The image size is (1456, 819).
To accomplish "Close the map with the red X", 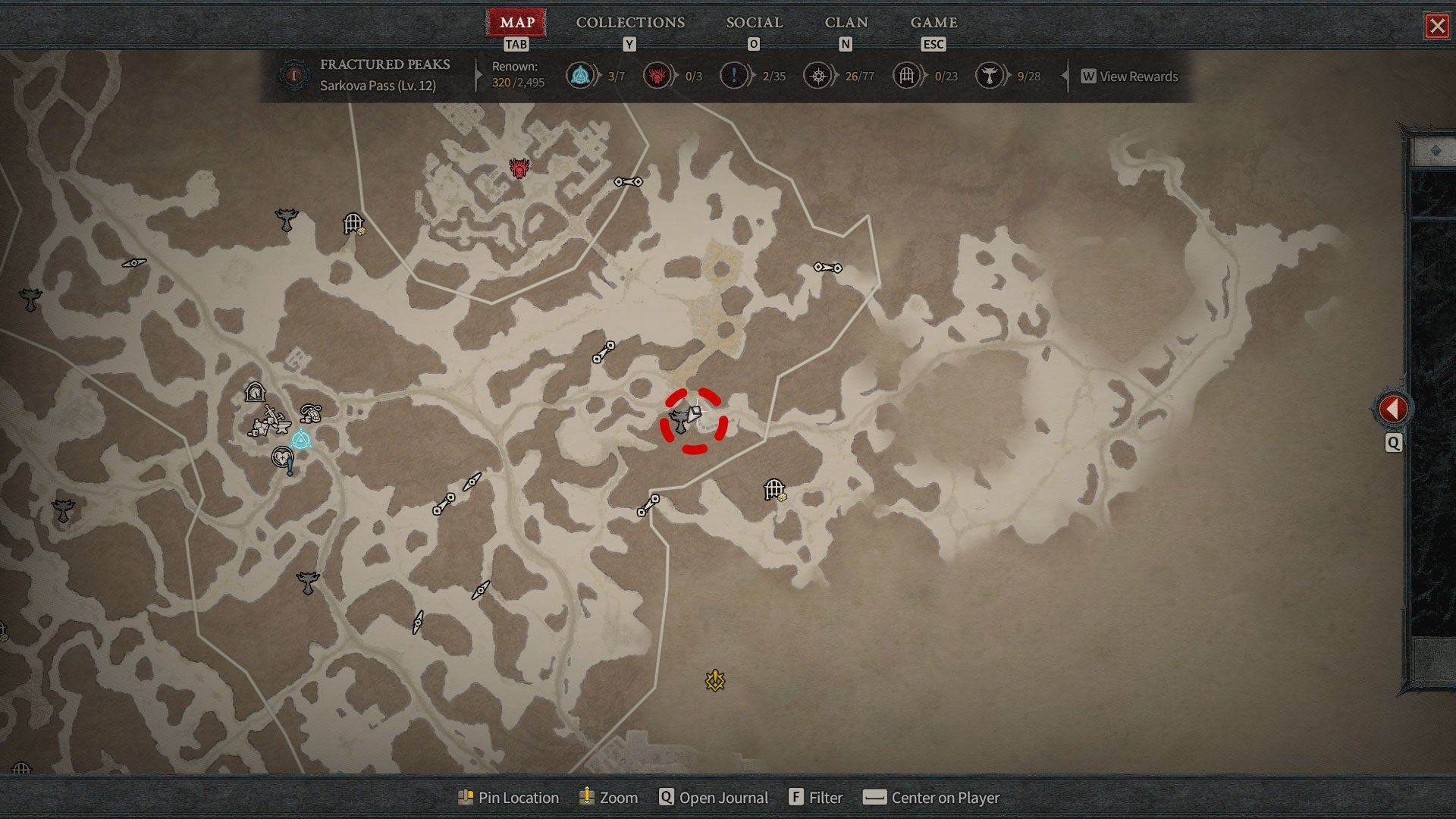I will click(1436, 27).
